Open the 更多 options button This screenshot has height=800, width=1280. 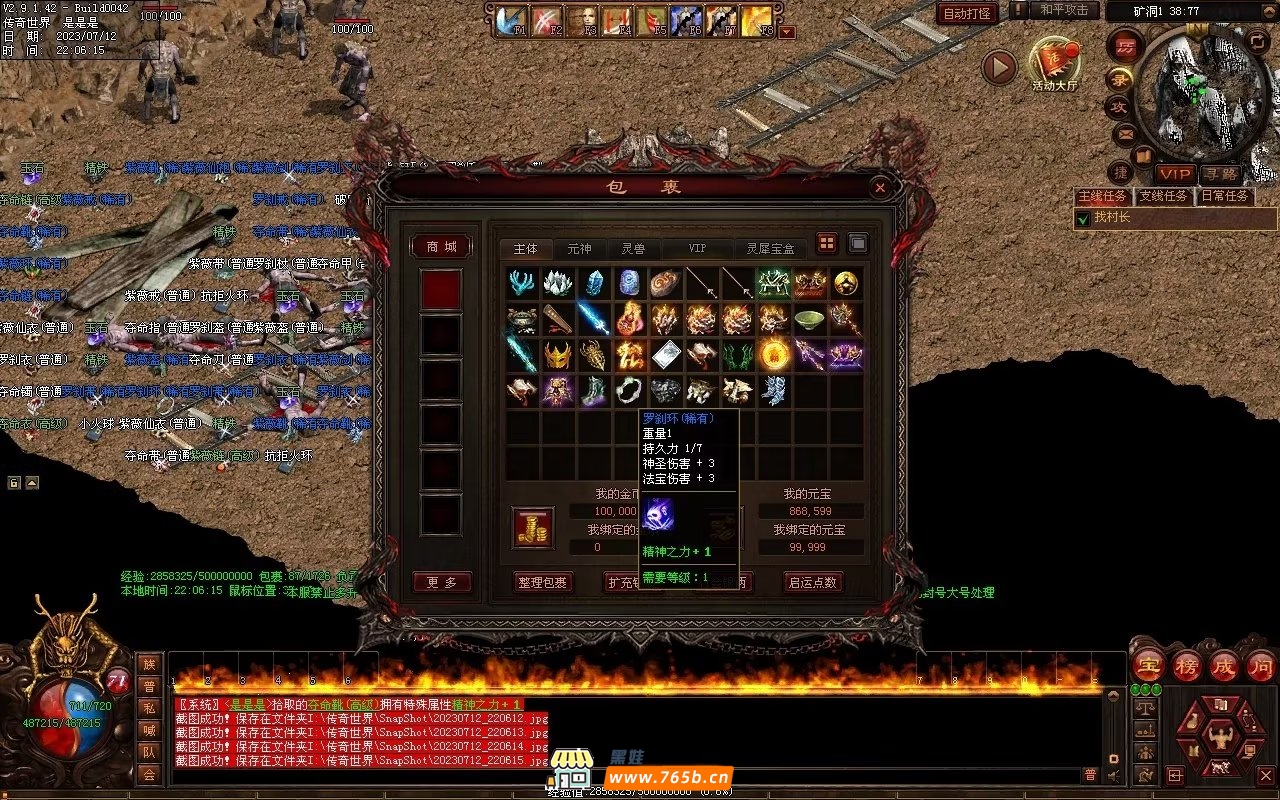coord(441,582)
